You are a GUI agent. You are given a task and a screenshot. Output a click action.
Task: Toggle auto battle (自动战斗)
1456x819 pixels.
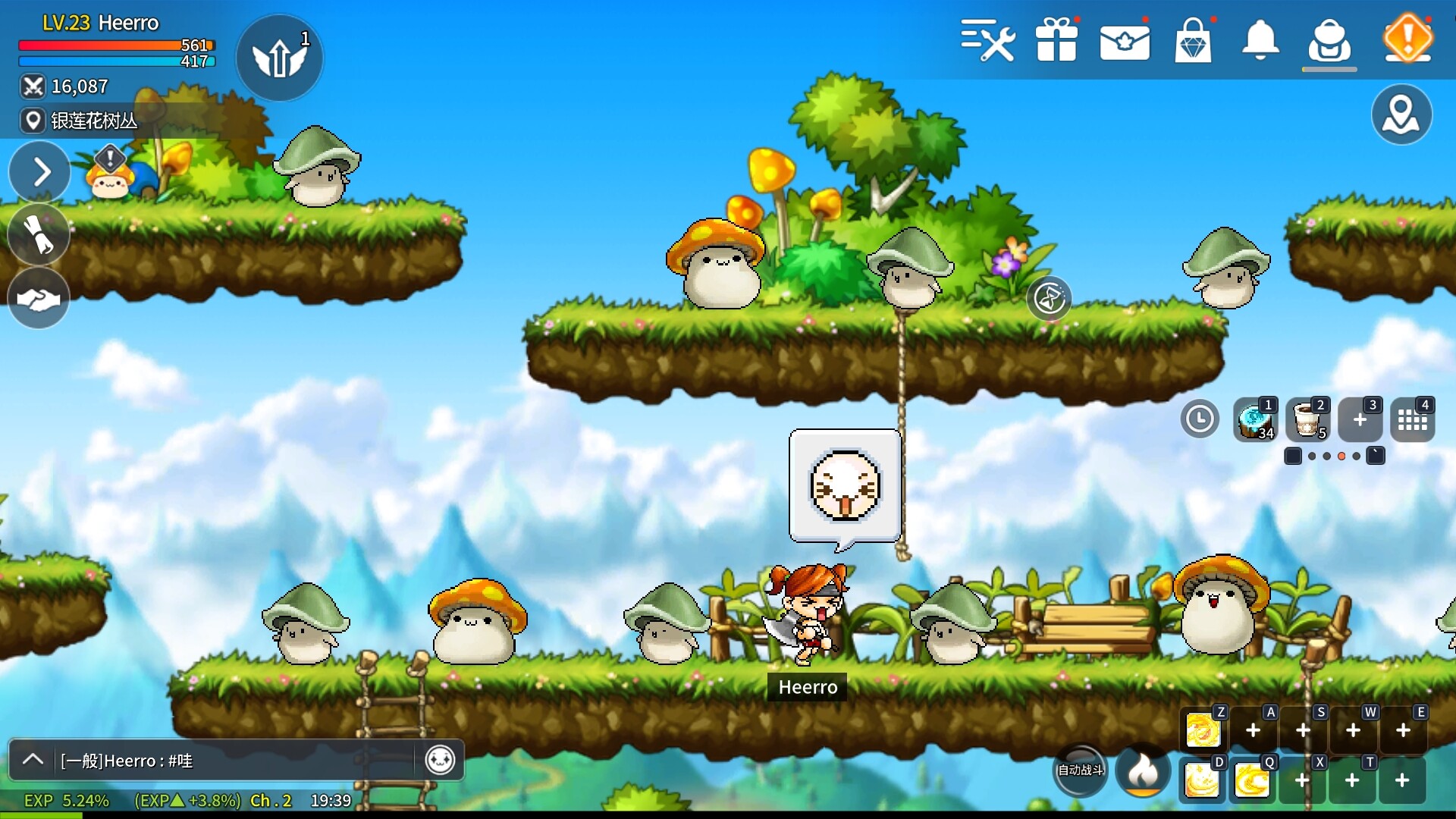tap(1081, 770)
